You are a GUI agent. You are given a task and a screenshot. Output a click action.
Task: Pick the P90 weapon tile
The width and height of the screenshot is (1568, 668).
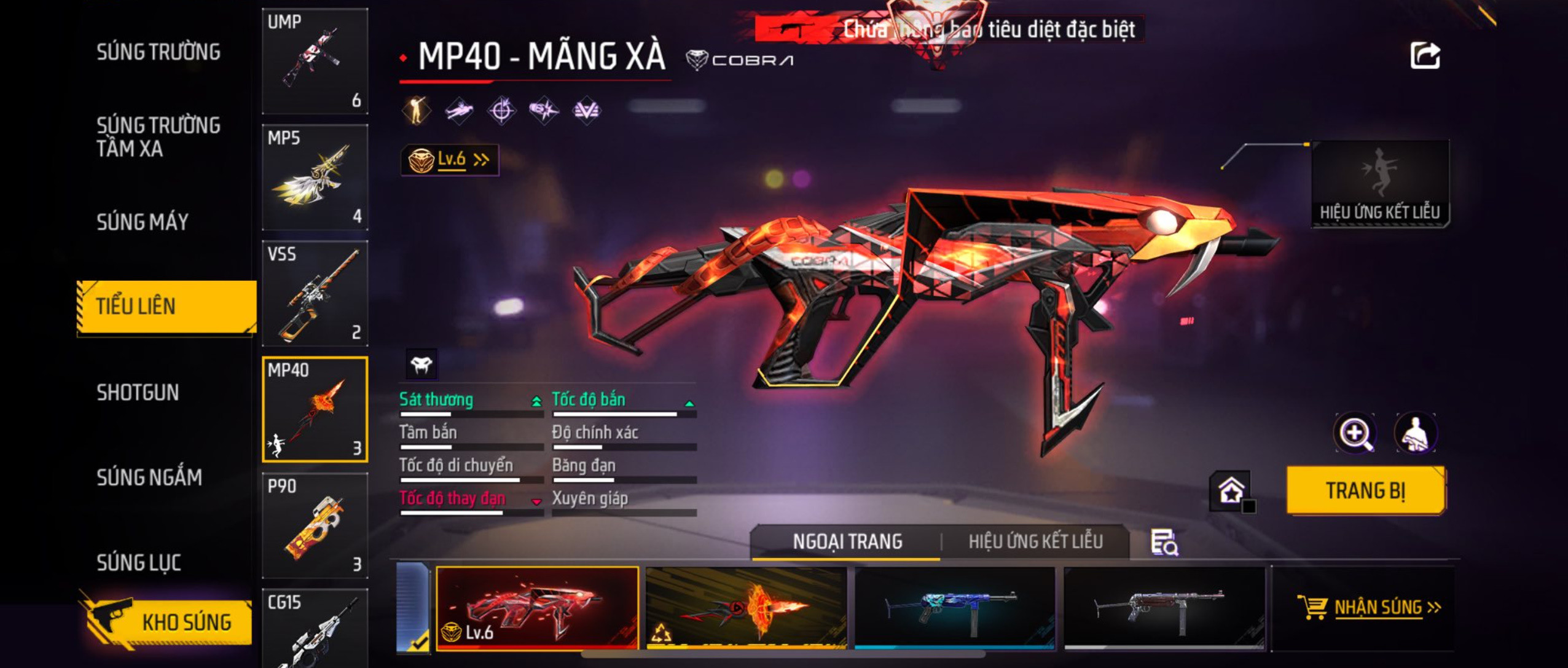[315, 525]
